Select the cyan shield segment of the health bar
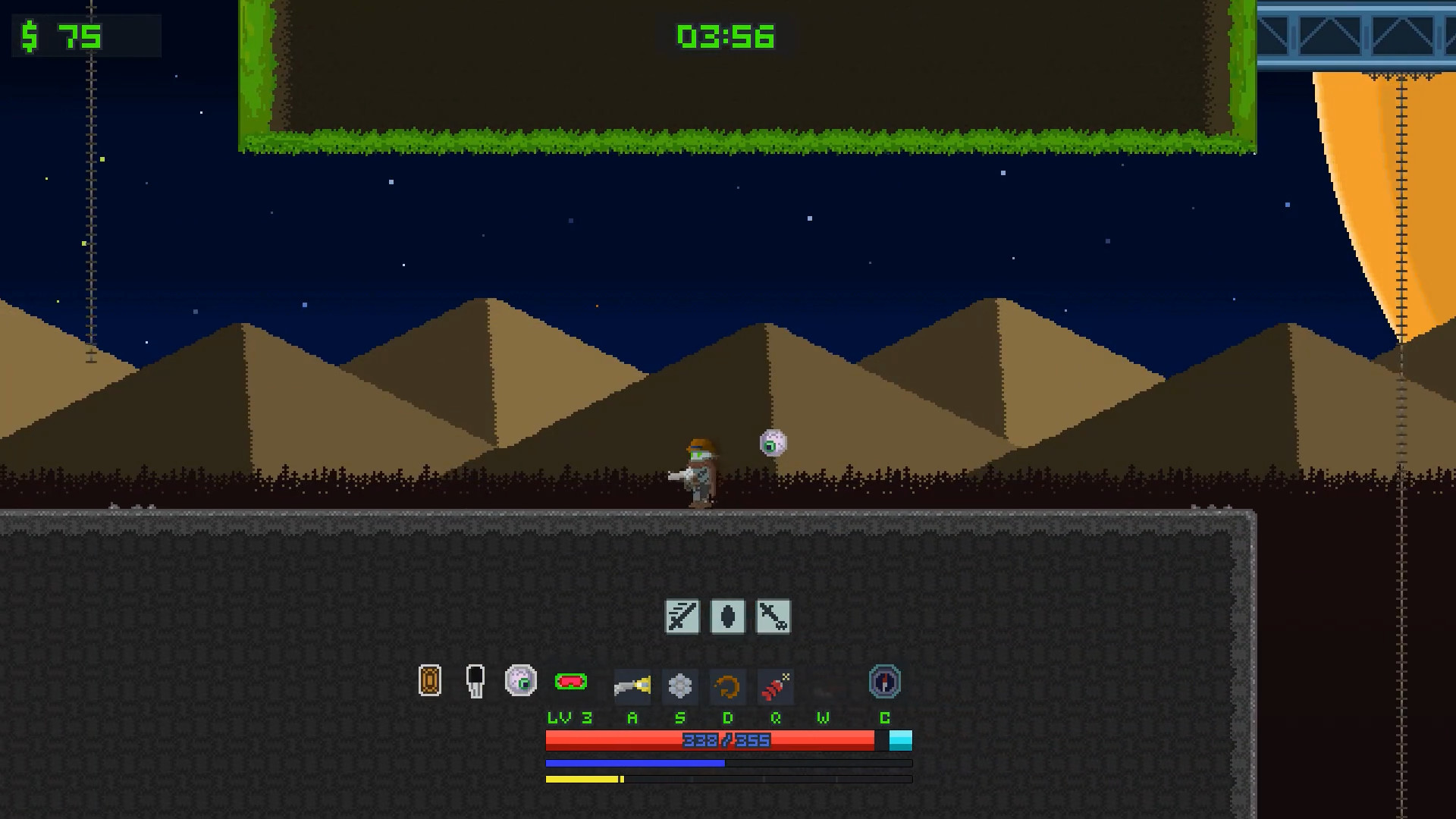Screen dimensions: 1456x819 coord(899,740)
